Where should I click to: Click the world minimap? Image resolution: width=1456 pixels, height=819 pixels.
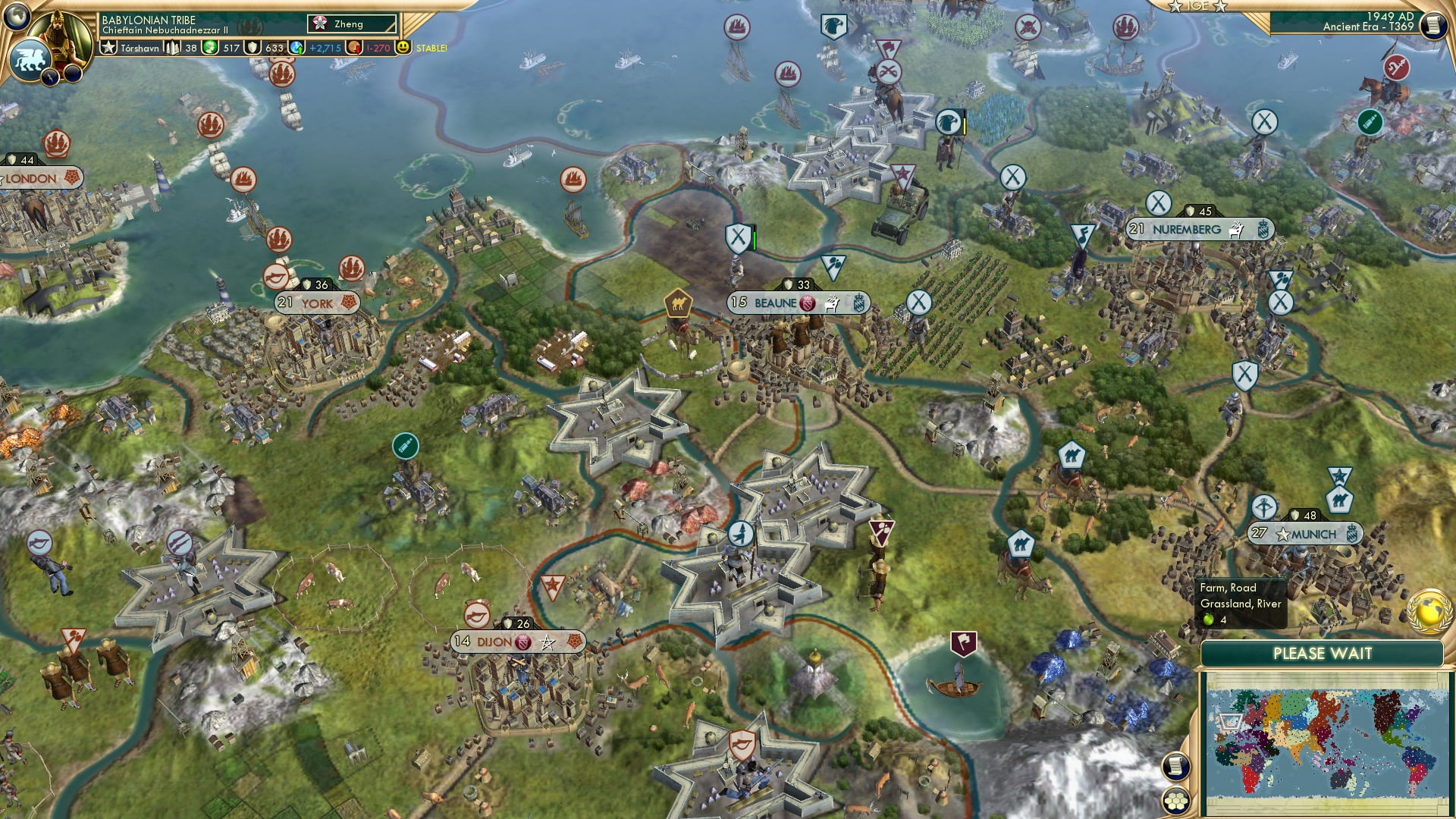pyautogui.click(x=1325, y=742)
